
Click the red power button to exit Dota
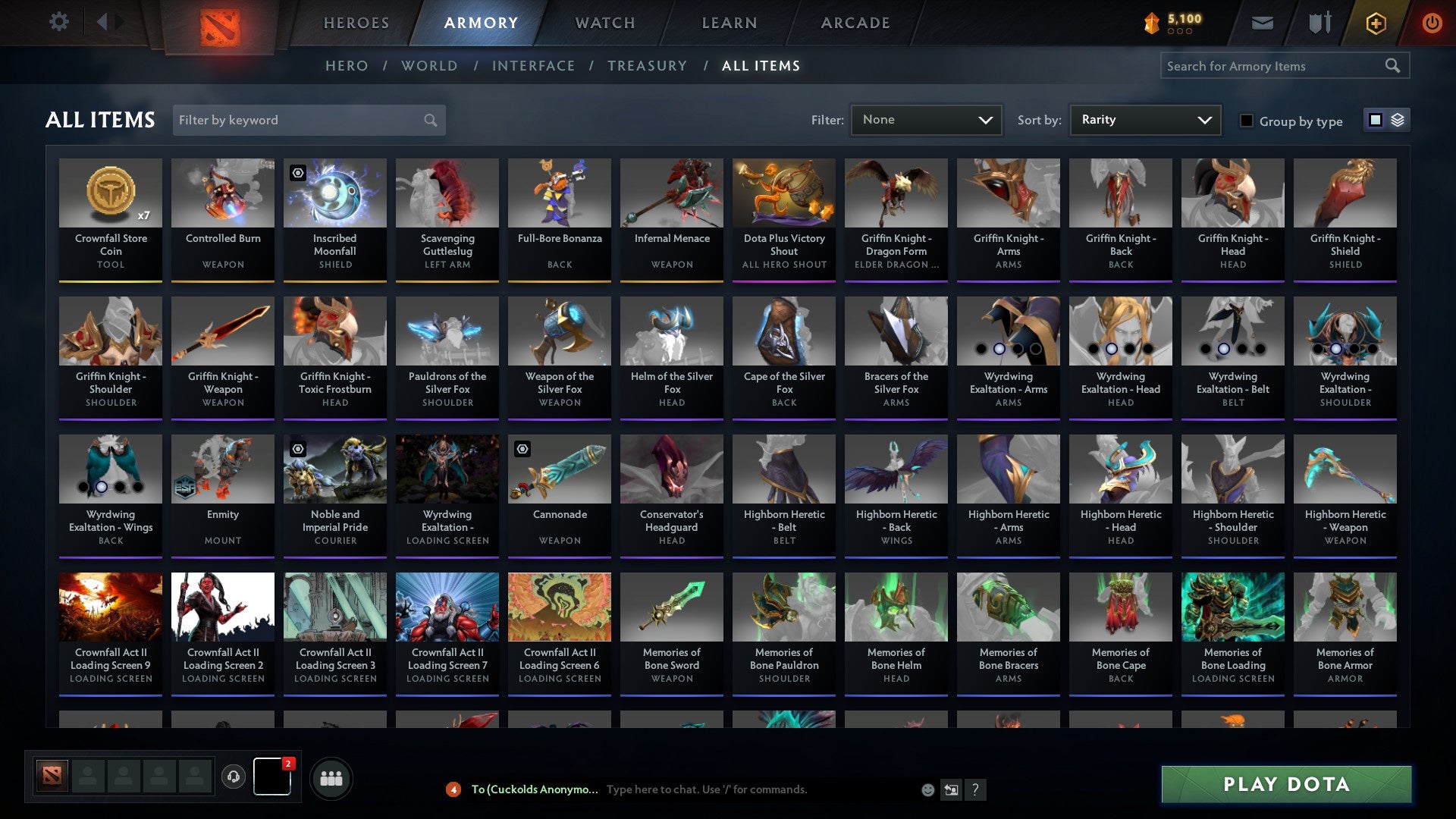click(1432, 22)
